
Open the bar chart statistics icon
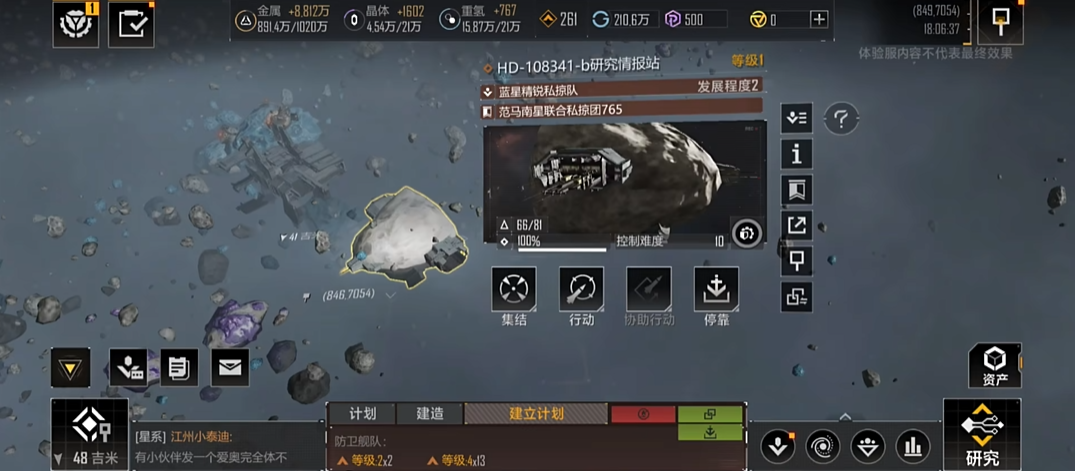[912, 445]
